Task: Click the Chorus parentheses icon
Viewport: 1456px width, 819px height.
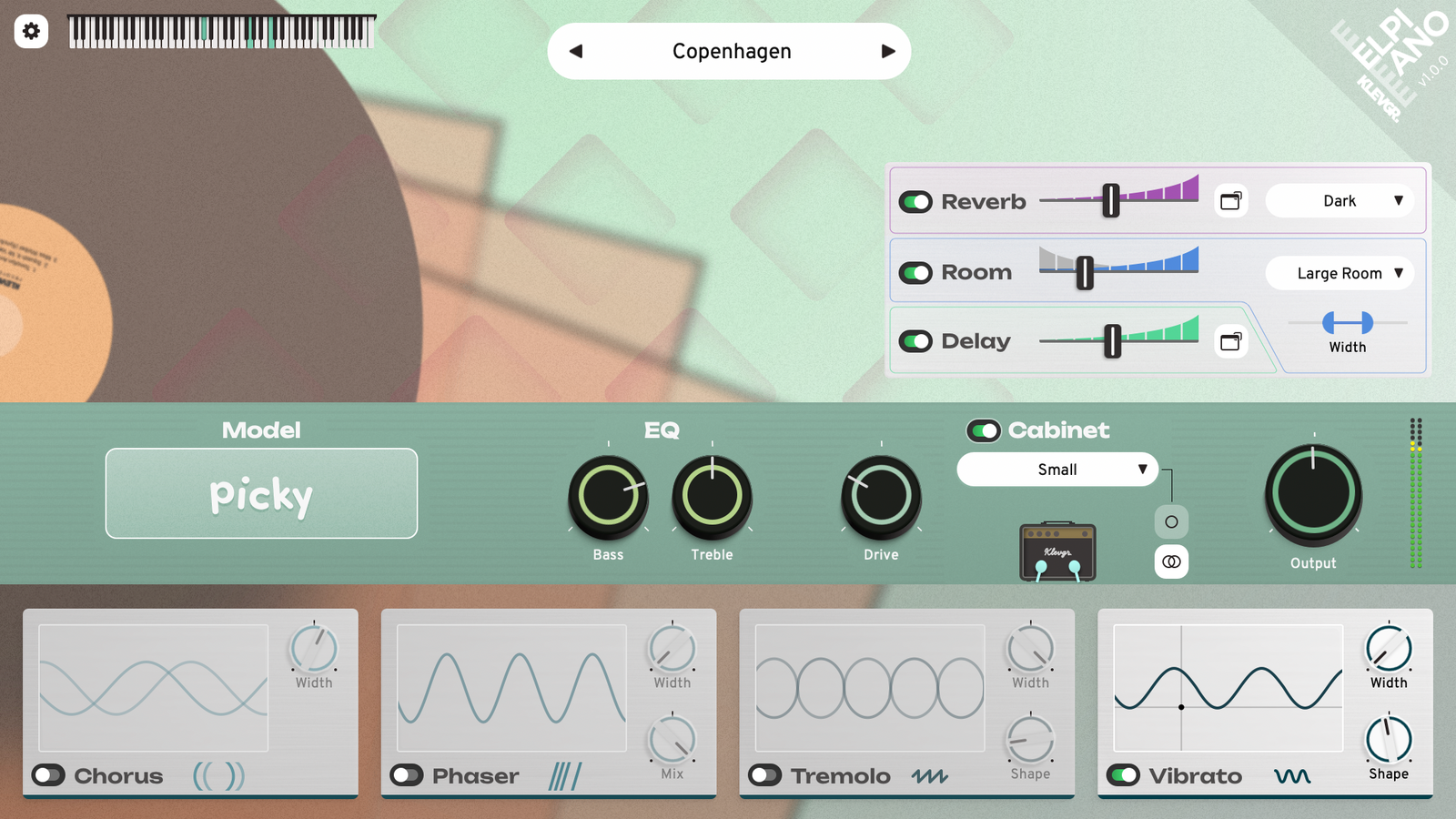Action: click(x=218, y=776)
